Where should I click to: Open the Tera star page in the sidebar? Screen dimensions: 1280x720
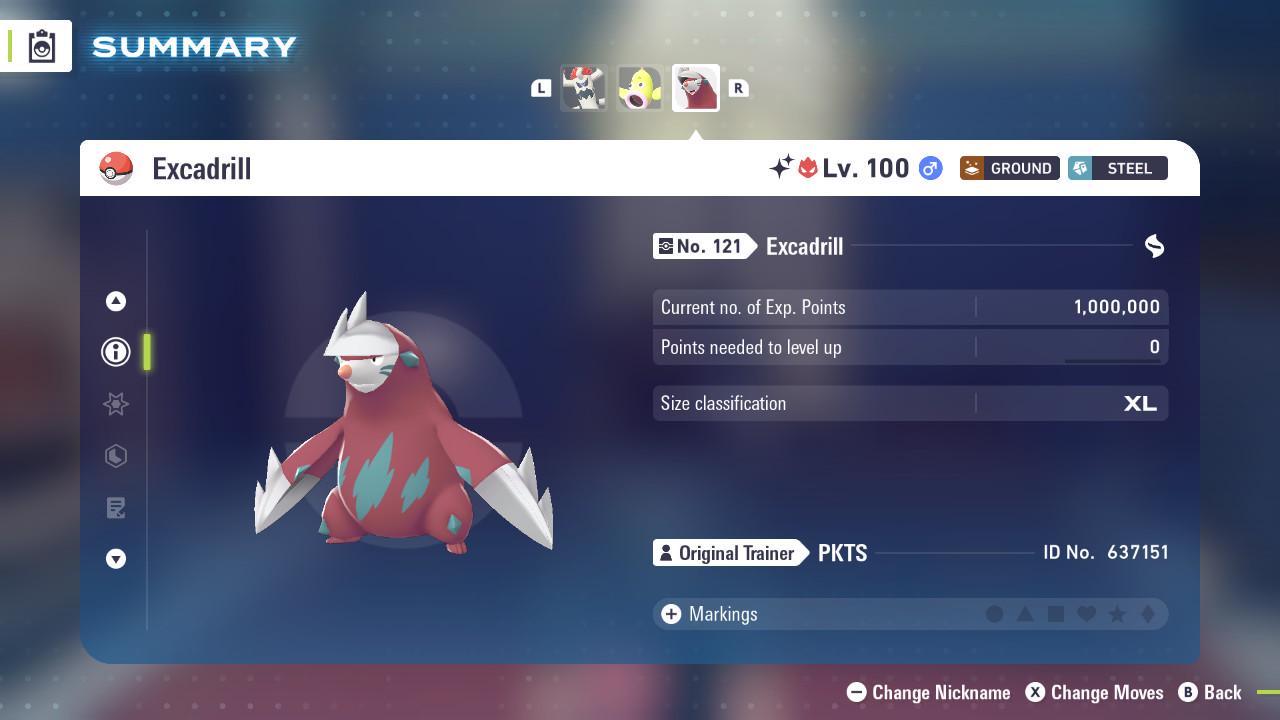tap(115, 404)
